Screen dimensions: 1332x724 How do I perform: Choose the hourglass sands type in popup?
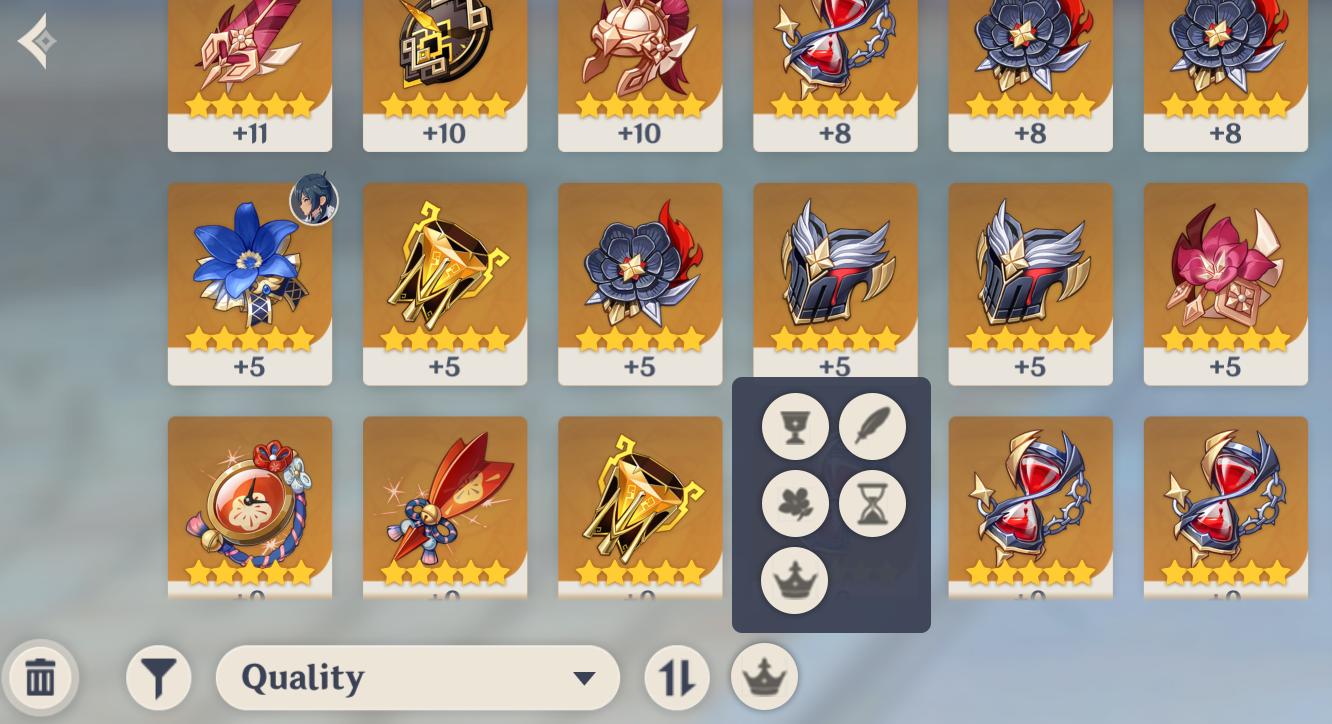coord(872,504)
